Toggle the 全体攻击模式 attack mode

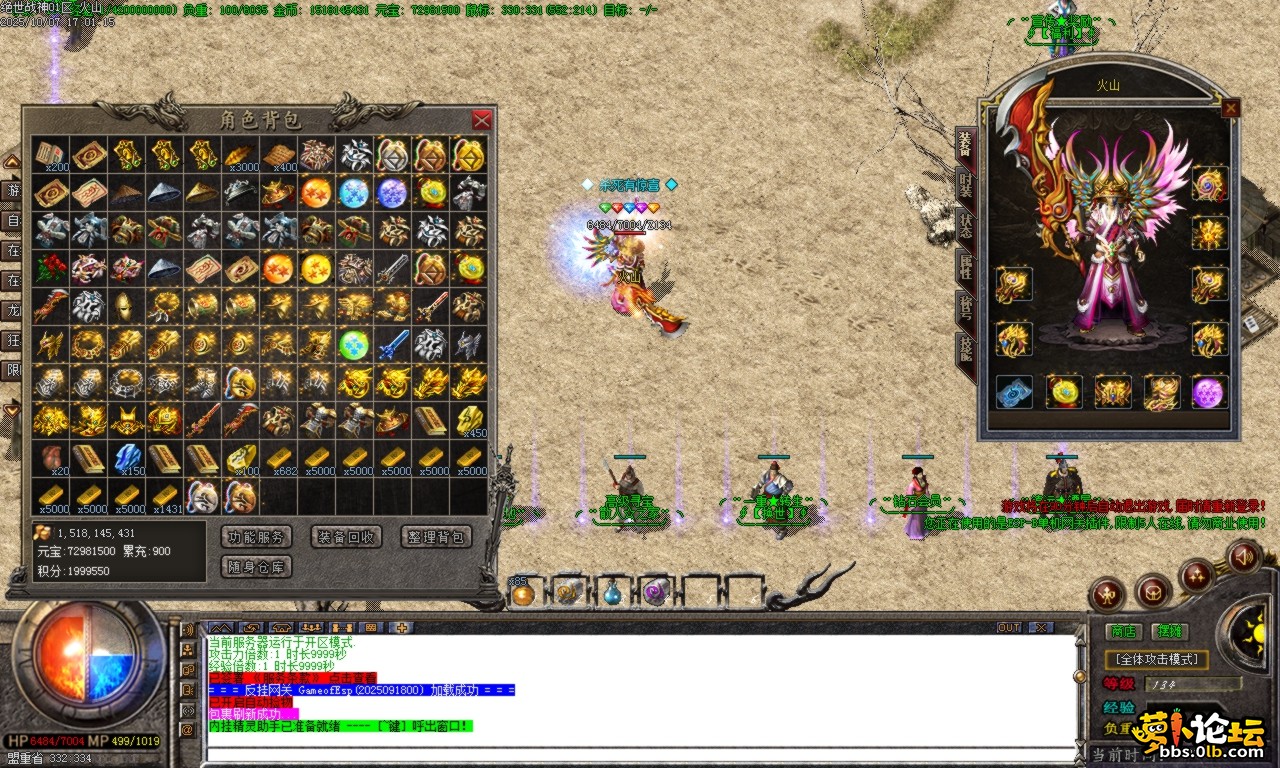1157,660
